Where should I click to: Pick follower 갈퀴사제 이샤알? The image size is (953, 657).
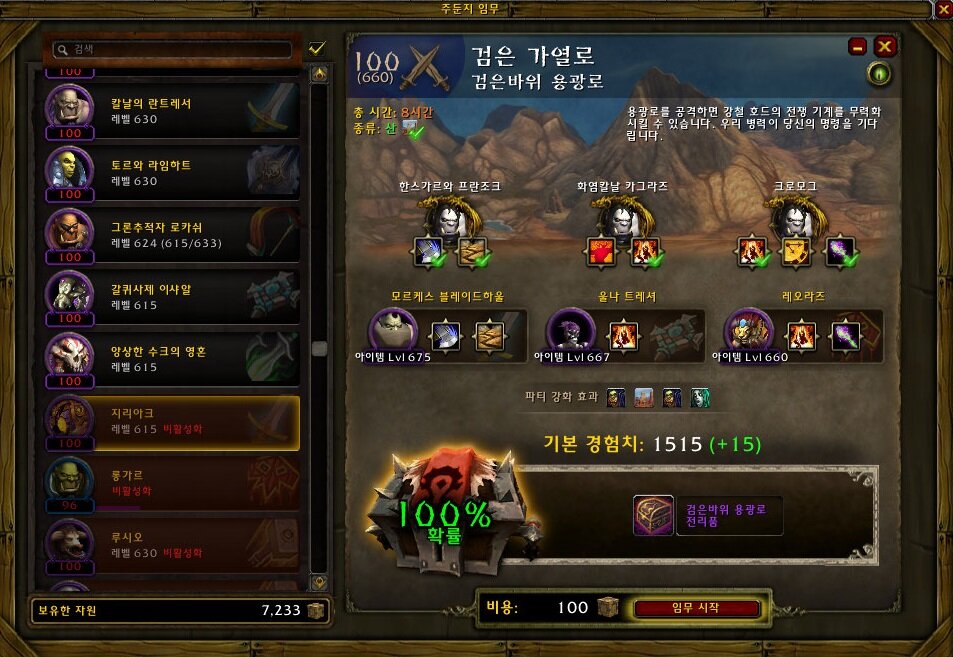coord(172,298)
